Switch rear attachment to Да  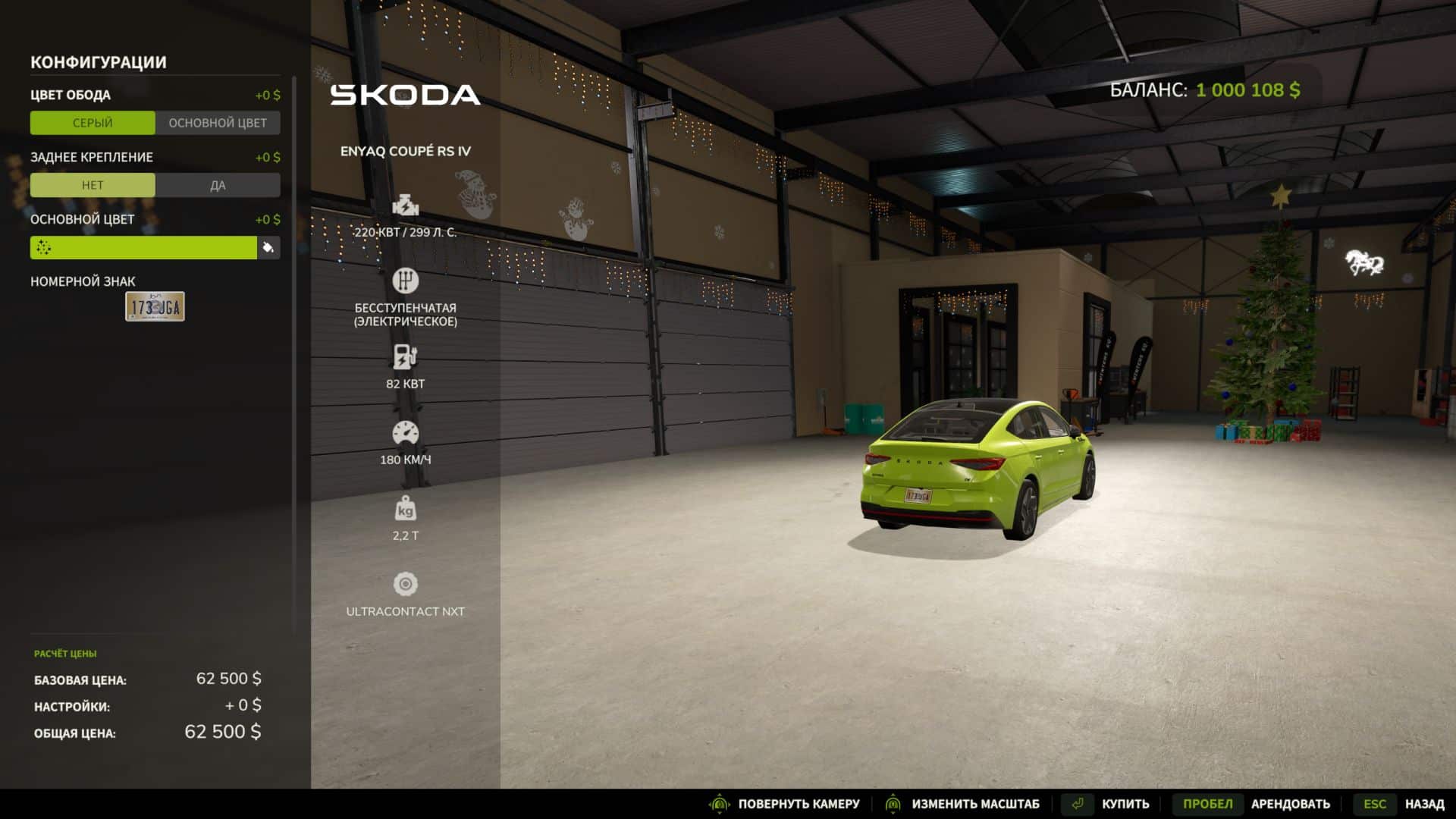[x=218, y=185]
